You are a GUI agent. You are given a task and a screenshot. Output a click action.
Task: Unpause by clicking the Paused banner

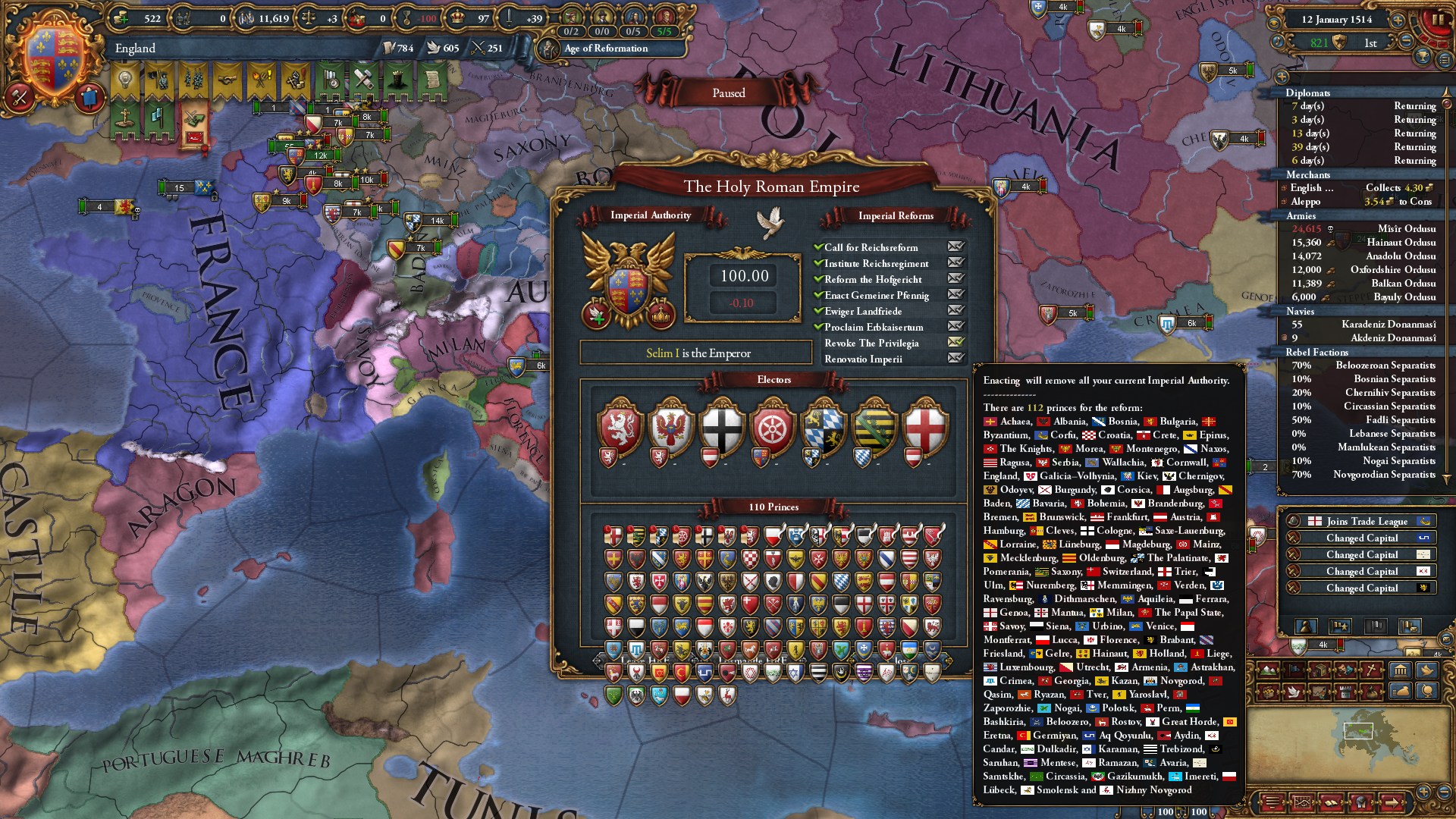728,93
